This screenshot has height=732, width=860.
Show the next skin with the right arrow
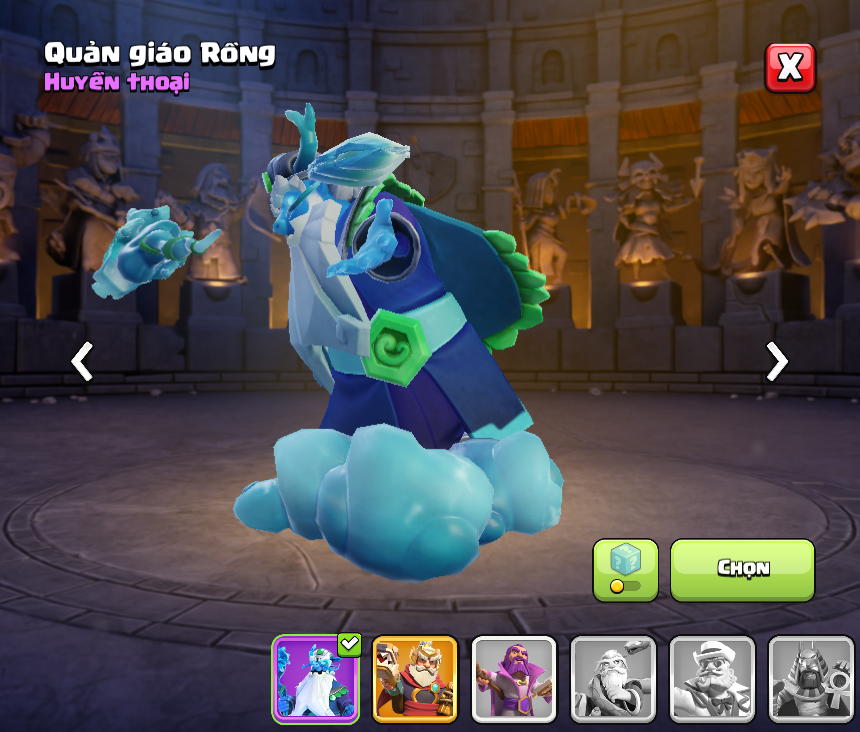click(776, 361)
